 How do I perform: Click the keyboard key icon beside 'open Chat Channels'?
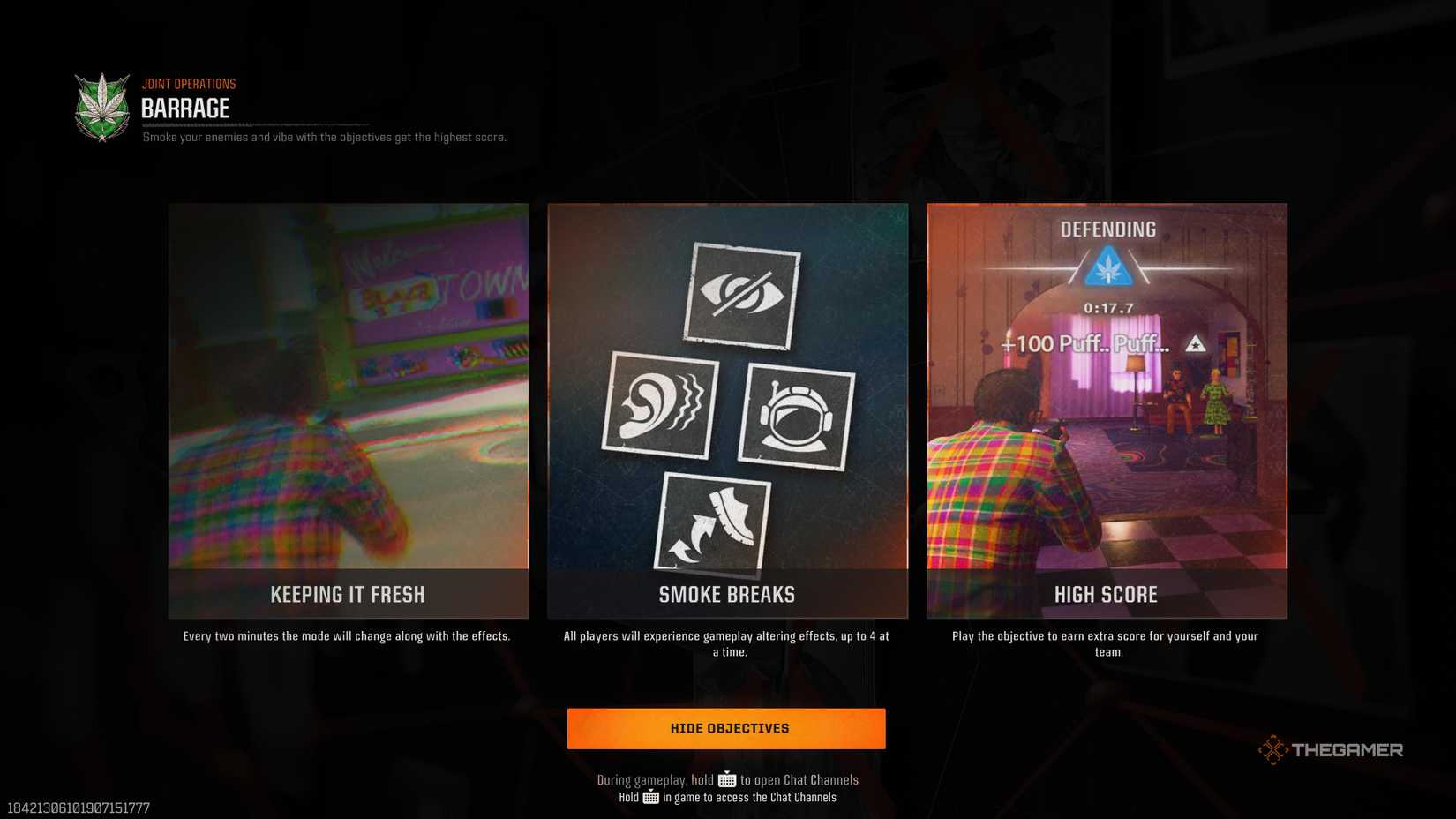point(726,779)
